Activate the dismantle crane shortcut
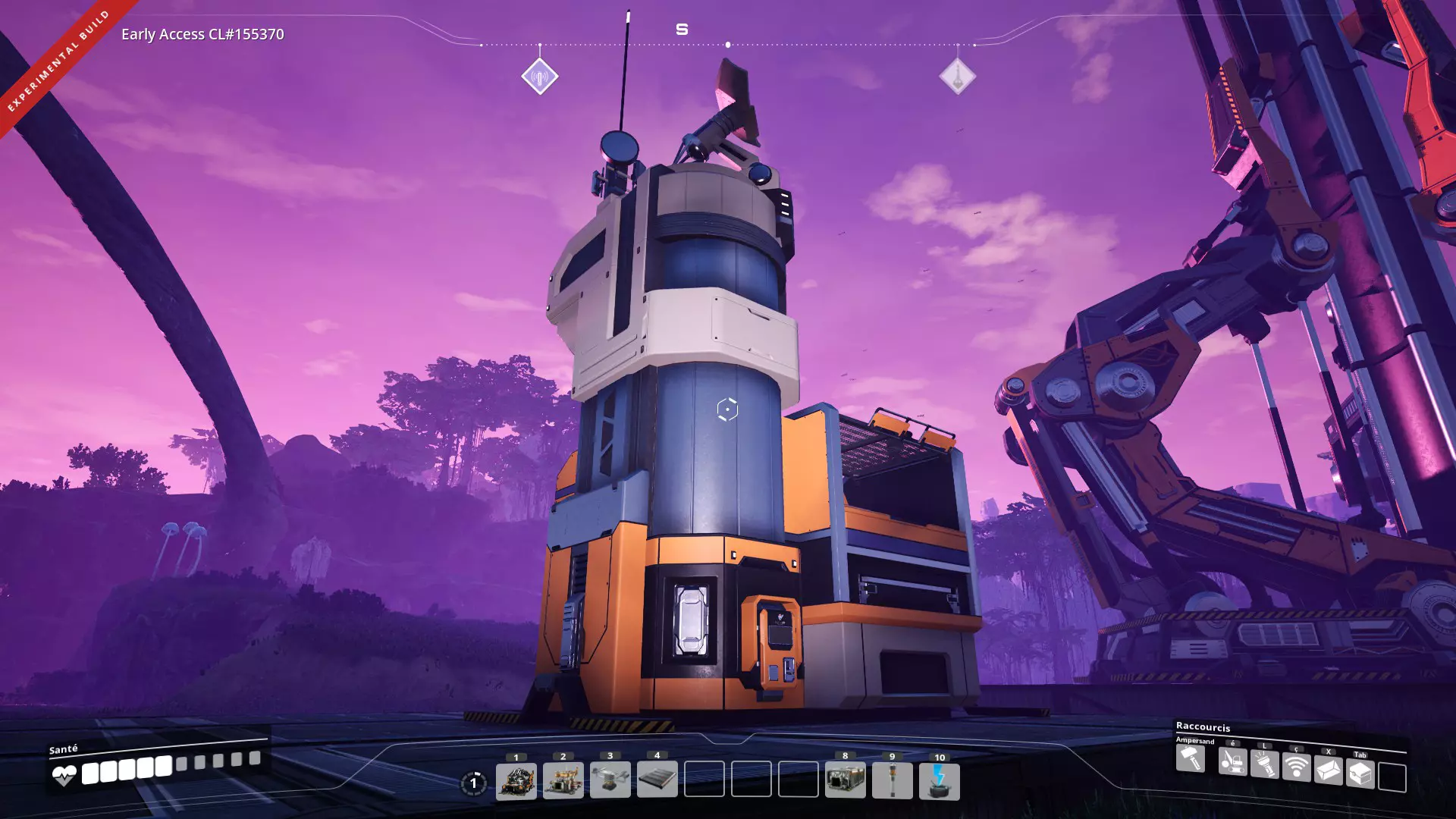 click(x=1232, y=761)
